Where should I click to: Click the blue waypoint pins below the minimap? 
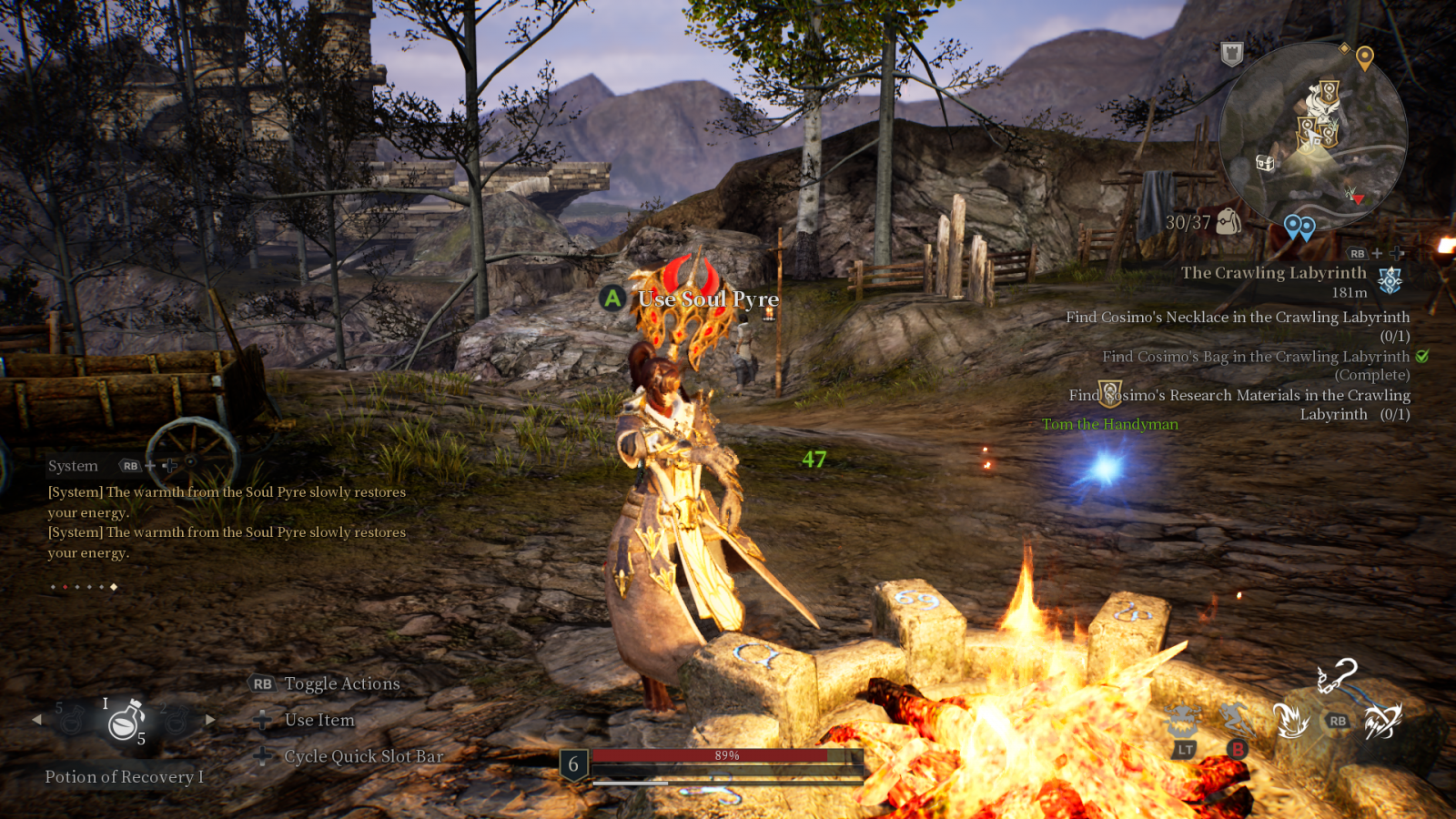pyautogui.click(x=1299, y=227)
